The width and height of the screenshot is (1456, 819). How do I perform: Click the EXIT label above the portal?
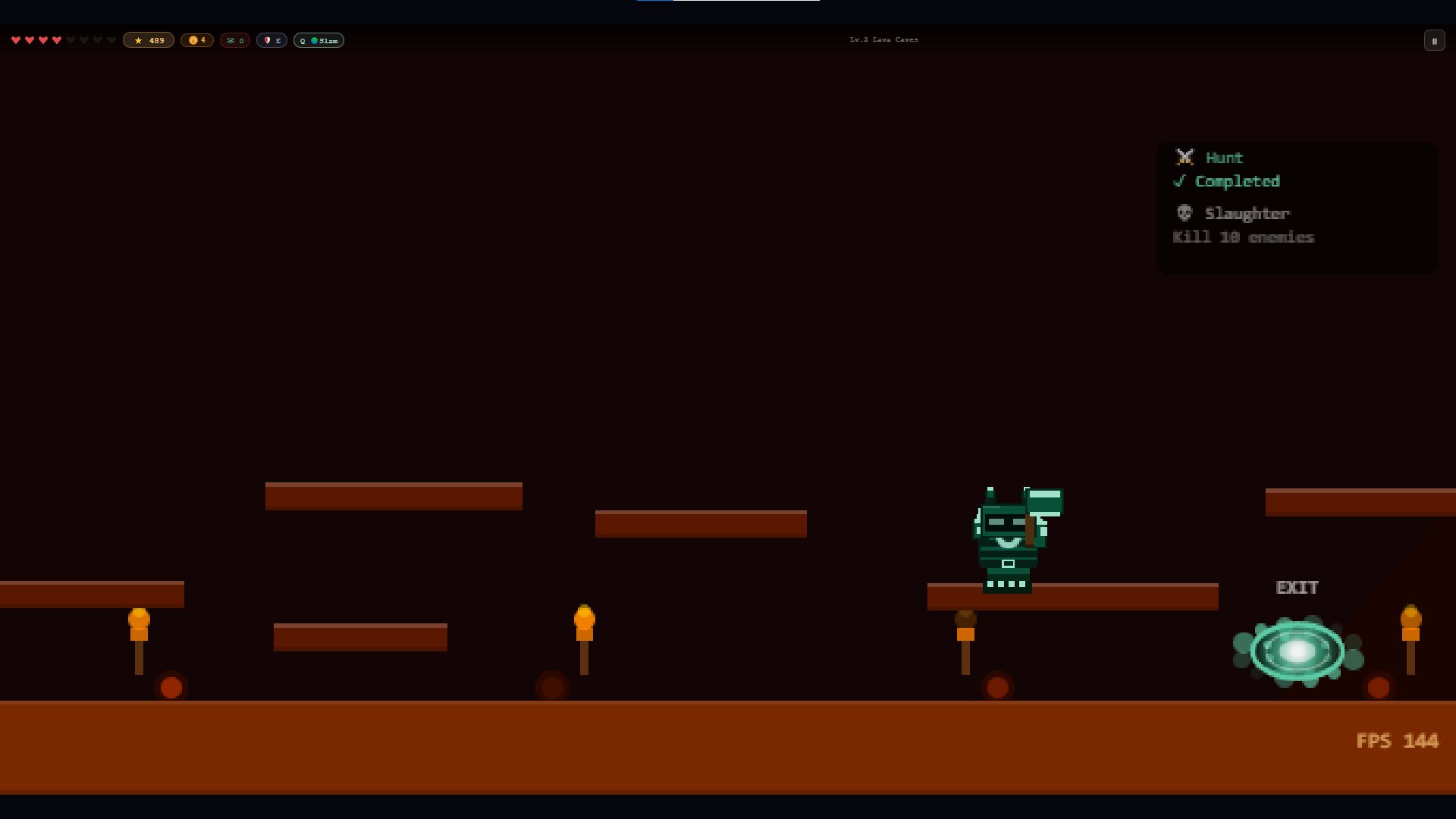coord(1297,588)
